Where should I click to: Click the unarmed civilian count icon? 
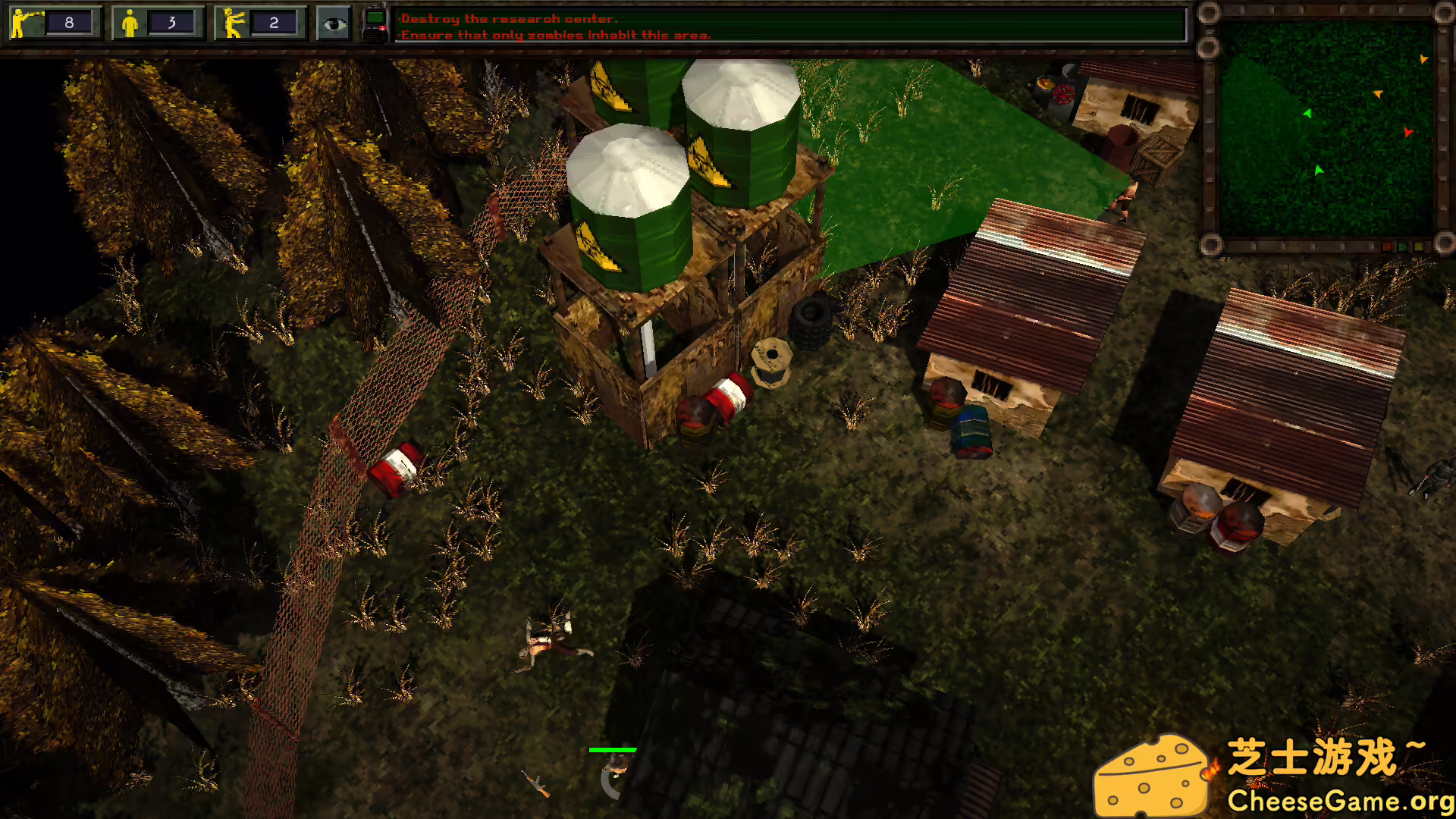[x=130, y=24]
